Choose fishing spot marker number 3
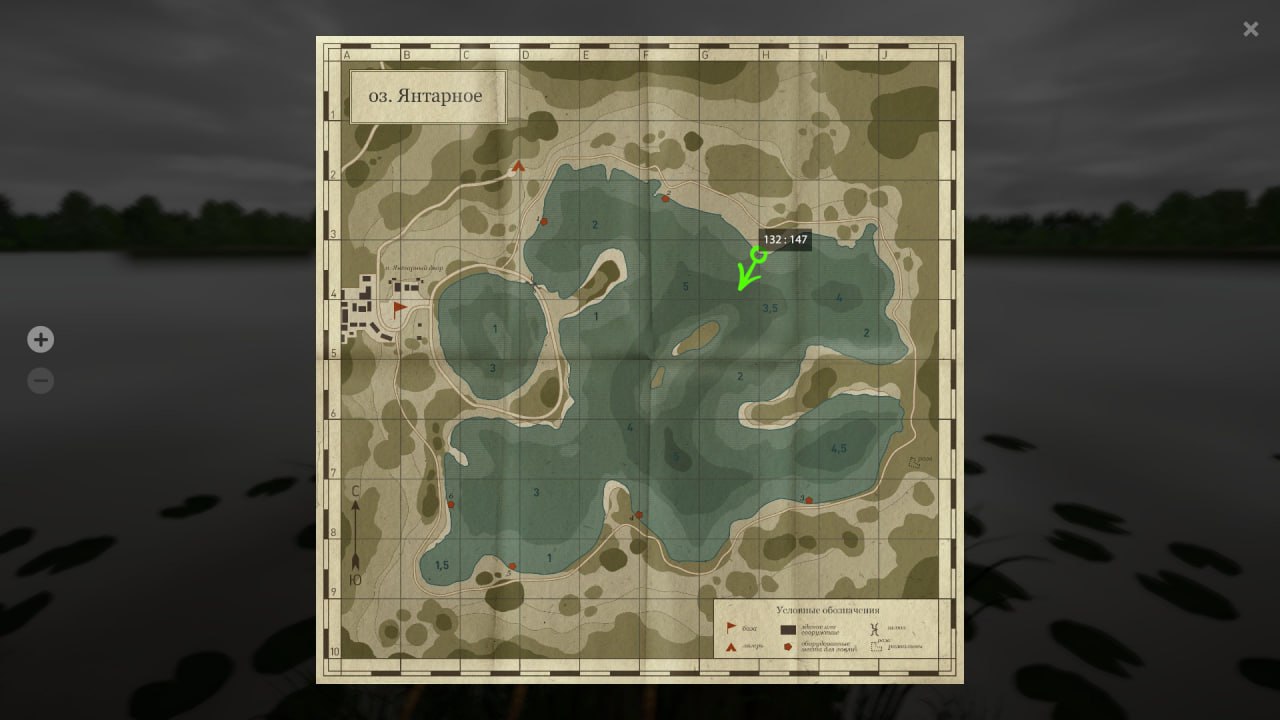Screen dimensions: 1280x720 click(808, 500)
